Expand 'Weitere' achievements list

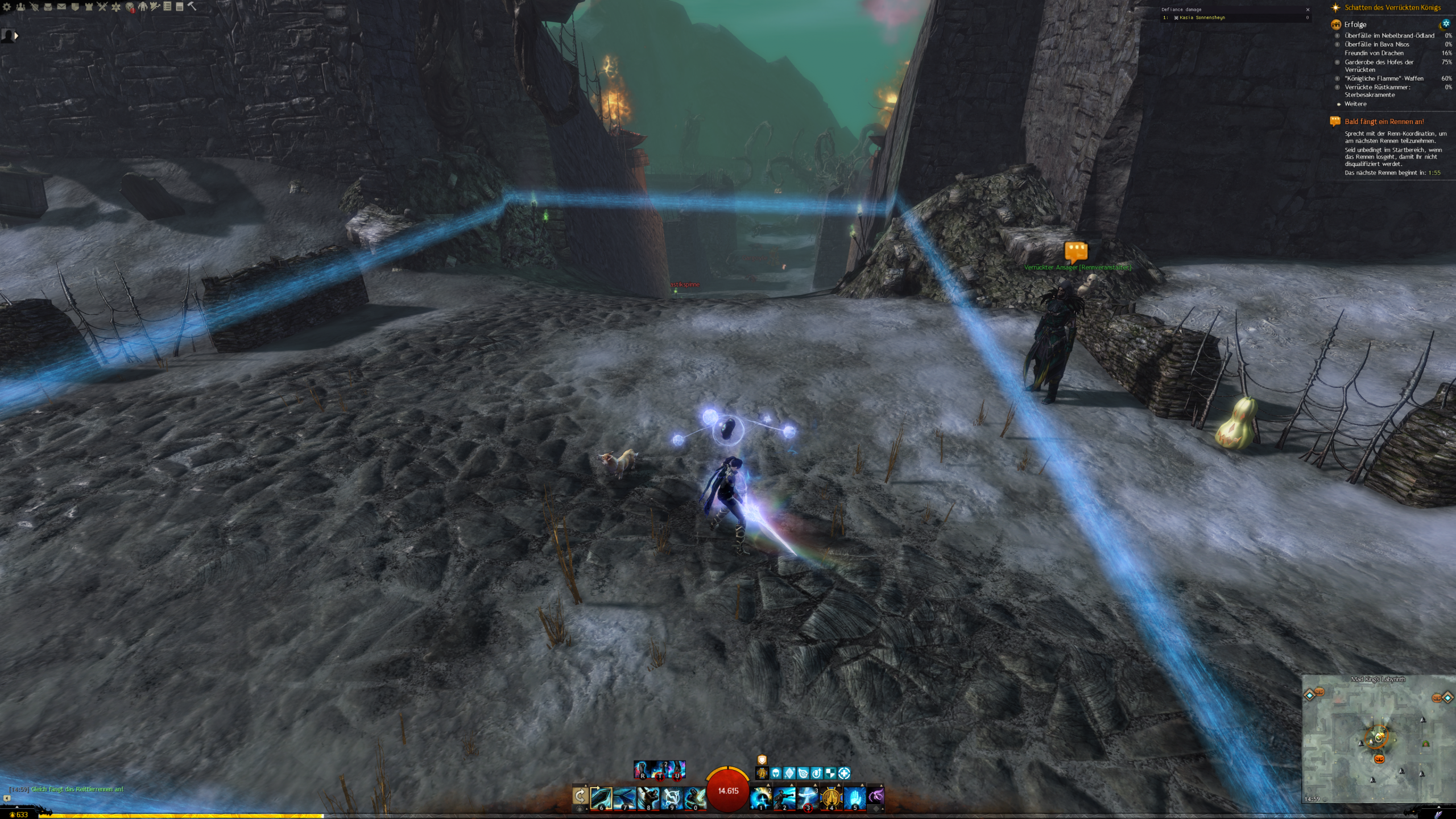(x=1355, y=104)
